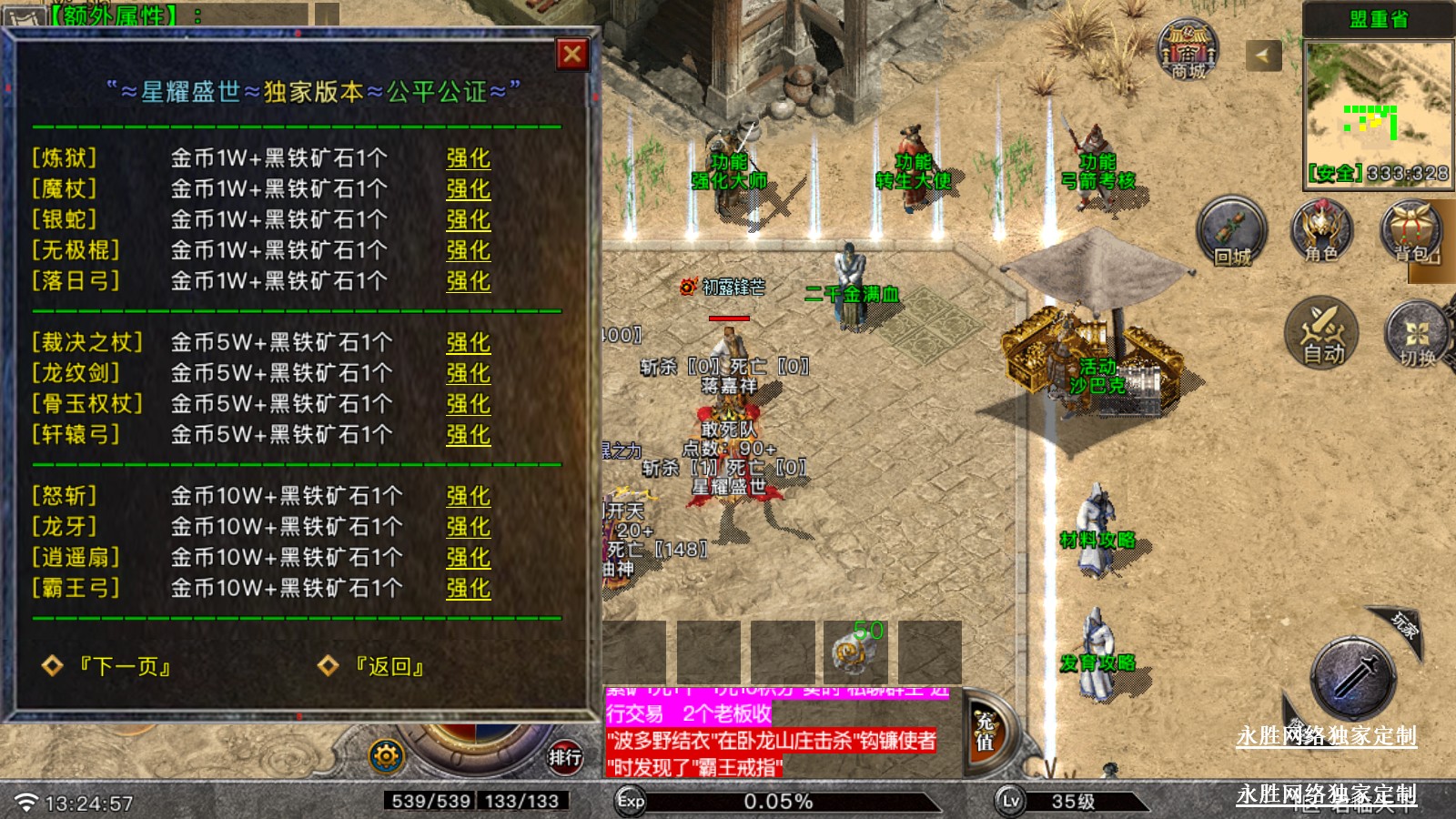
Task: Open the 角色 character sheet
Action: (x=1321, y=231)
